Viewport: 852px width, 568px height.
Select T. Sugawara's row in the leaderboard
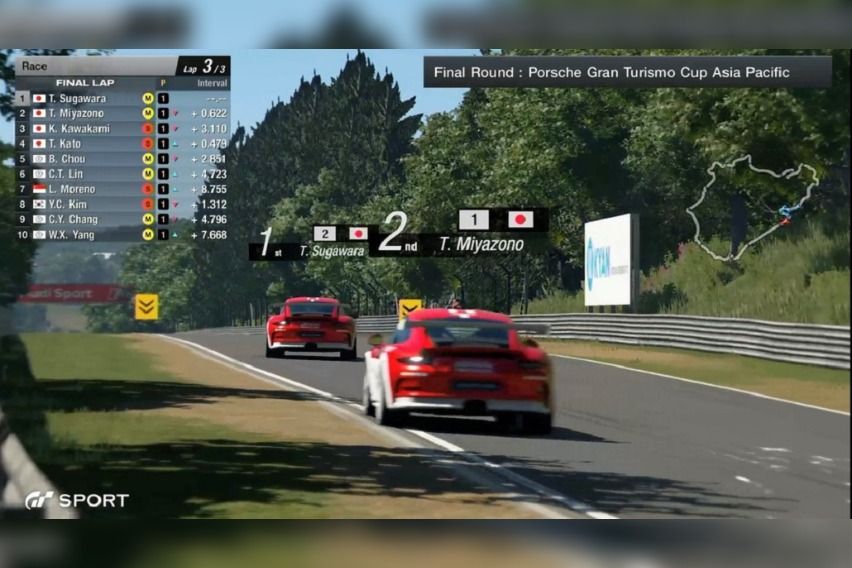click(x=122, y=99)
